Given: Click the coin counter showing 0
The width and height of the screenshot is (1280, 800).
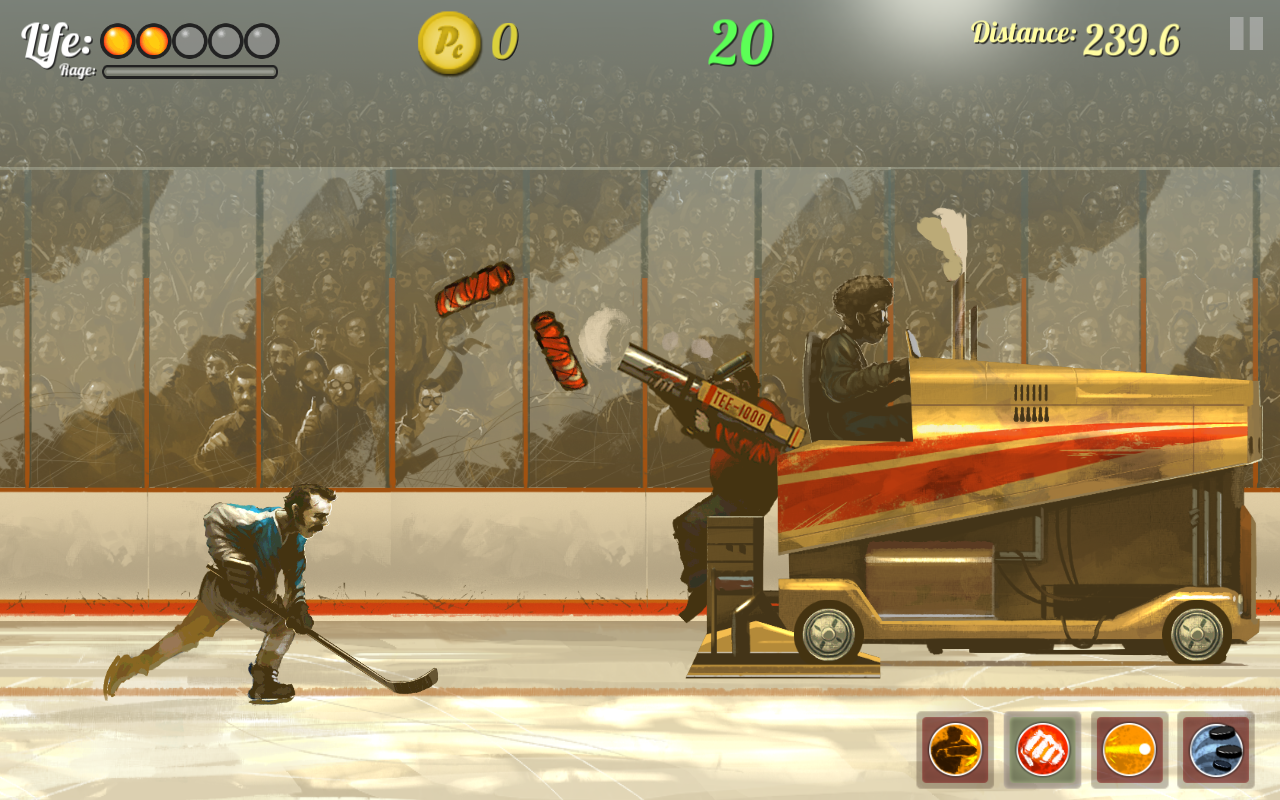Looking at the screenshot, I should coord(504,42).
